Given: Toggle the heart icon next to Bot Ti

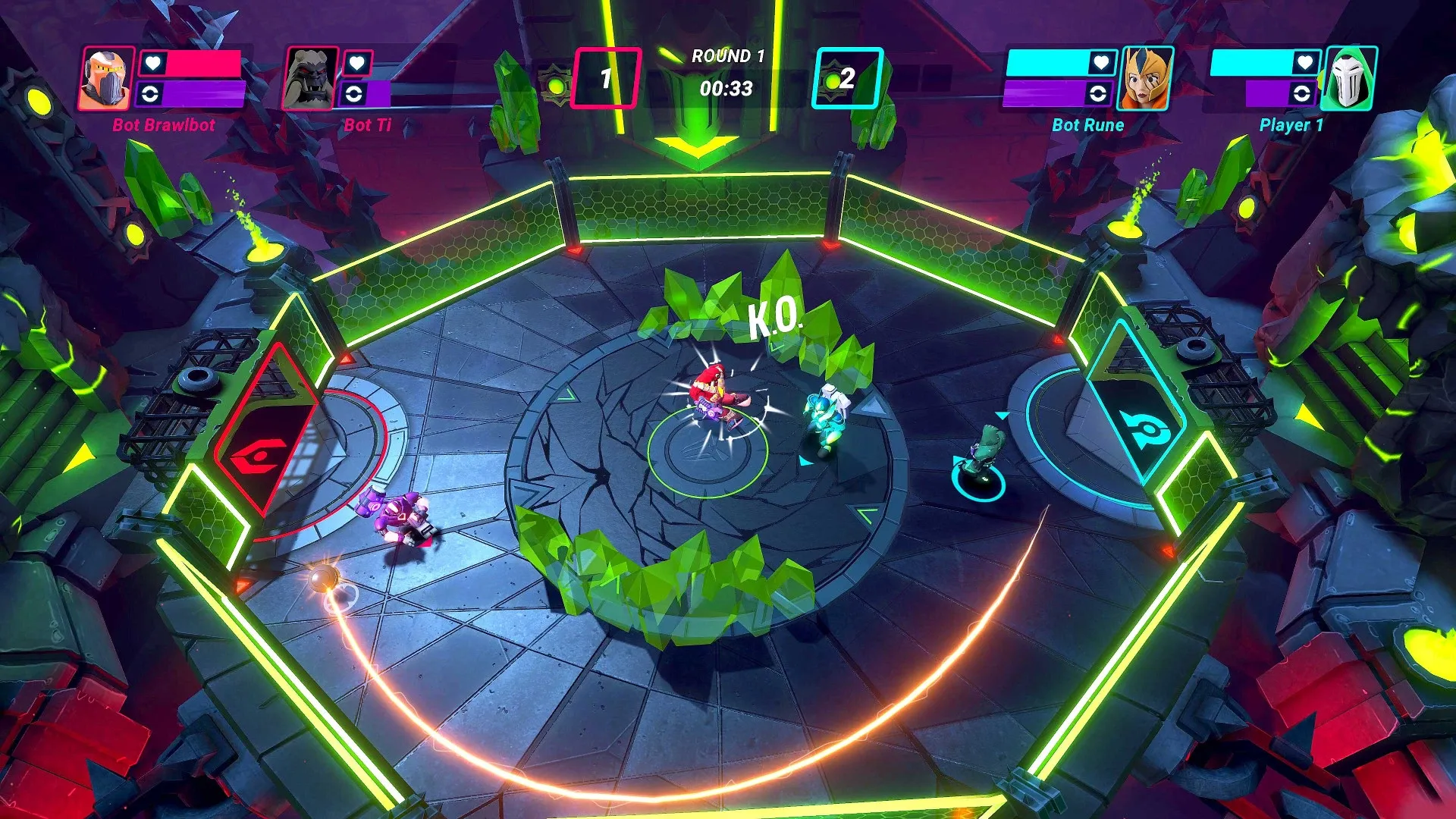Looking at the screenshot, I should point(356,64).
